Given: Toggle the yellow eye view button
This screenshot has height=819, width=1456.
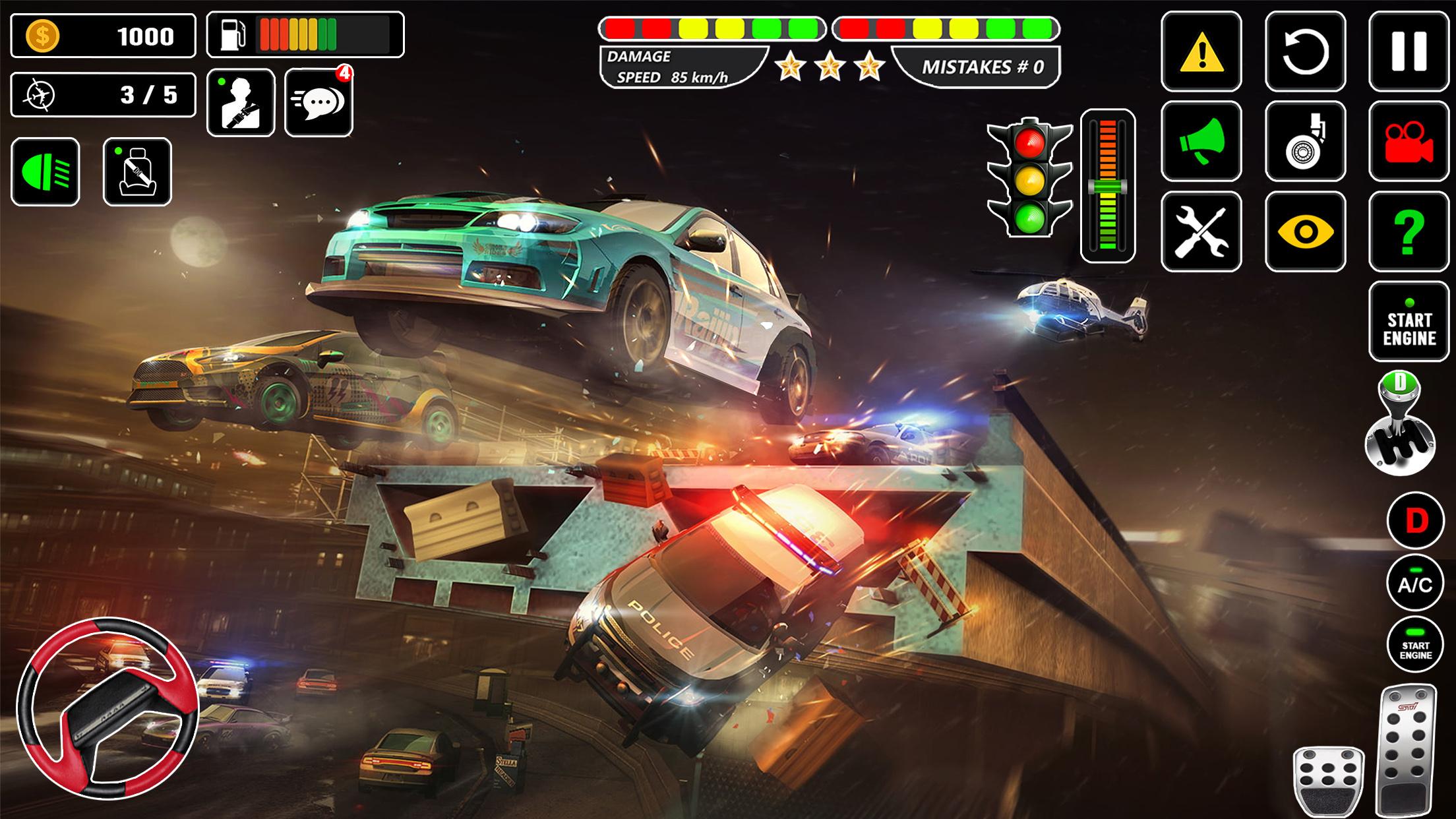Looking at the screenshot, I should click(1305, 231).
